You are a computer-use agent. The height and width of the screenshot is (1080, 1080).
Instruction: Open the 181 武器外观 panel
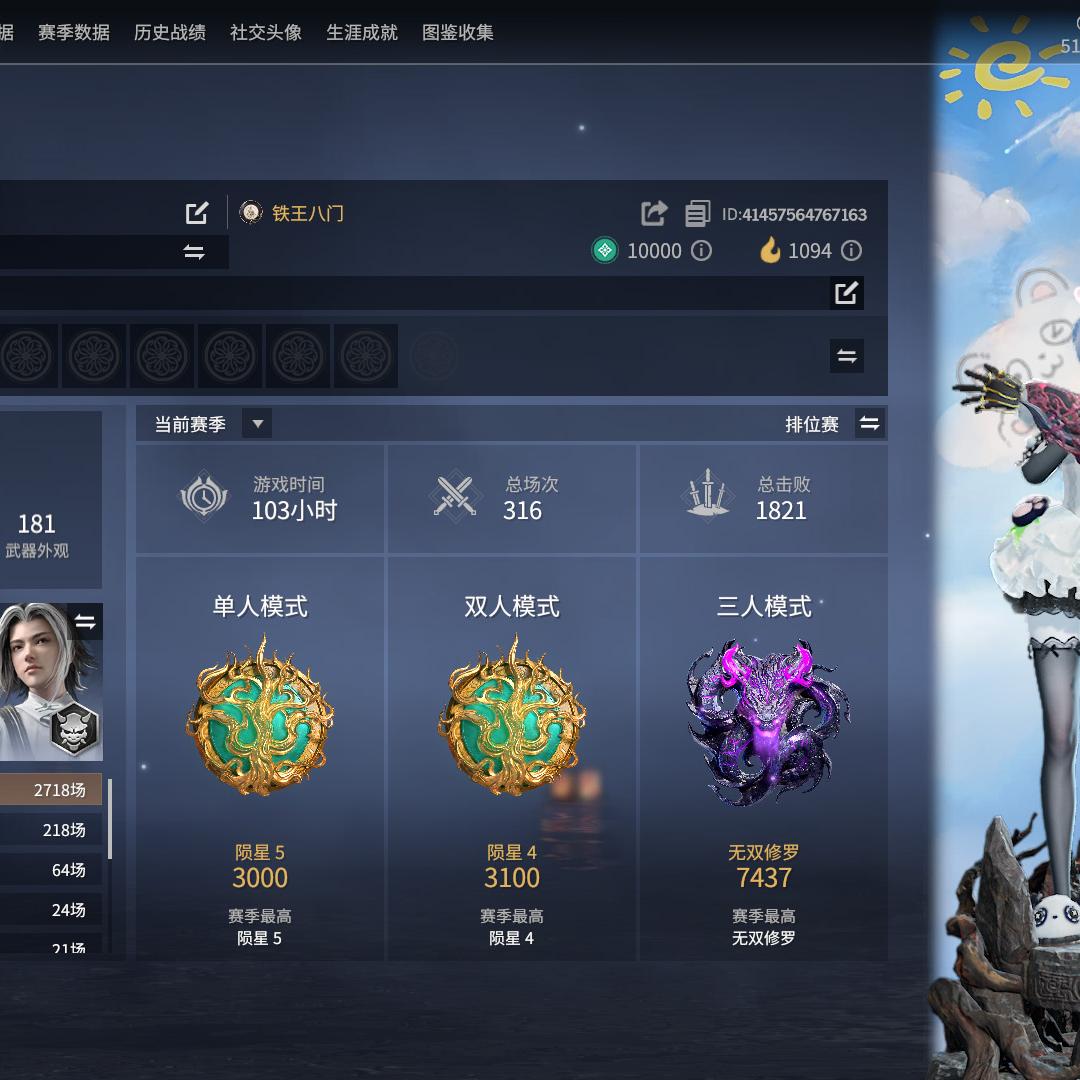click(38, 535)
